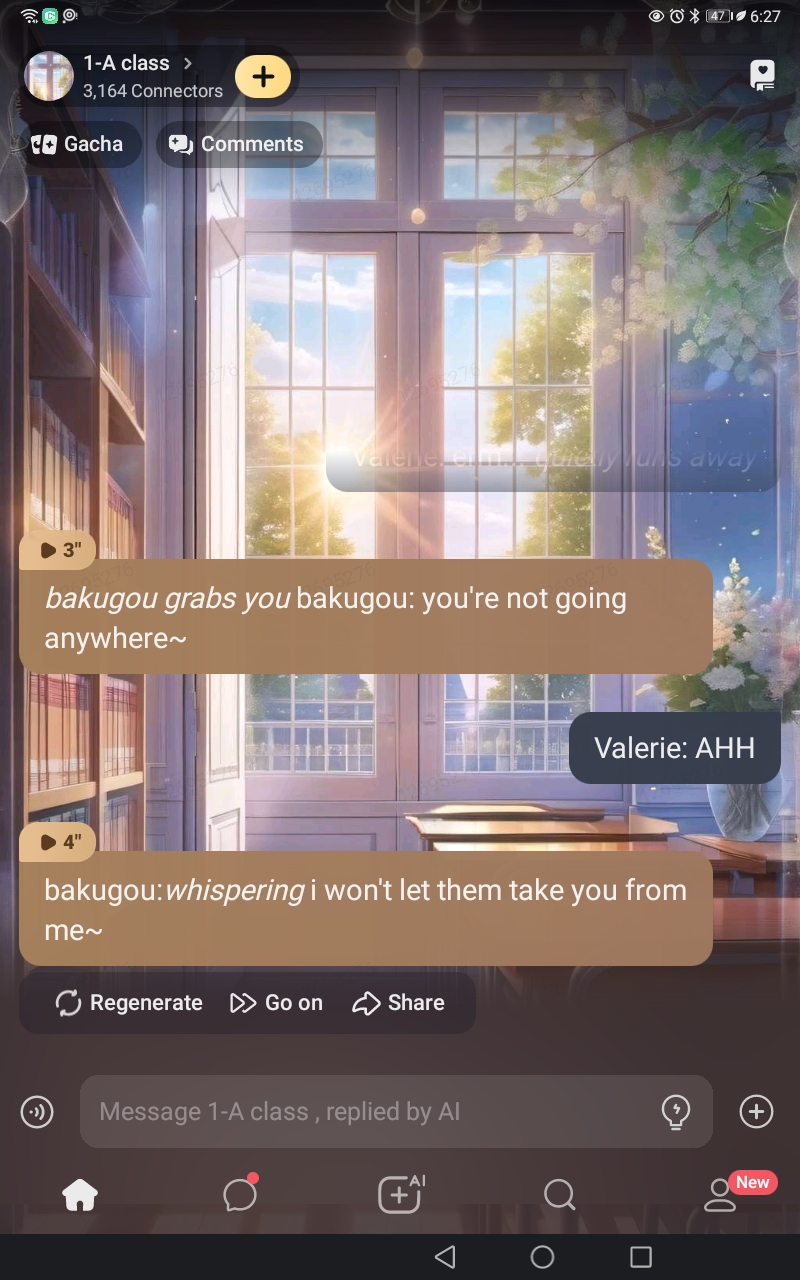Open the 1-A class profile header

pos(130,76)
